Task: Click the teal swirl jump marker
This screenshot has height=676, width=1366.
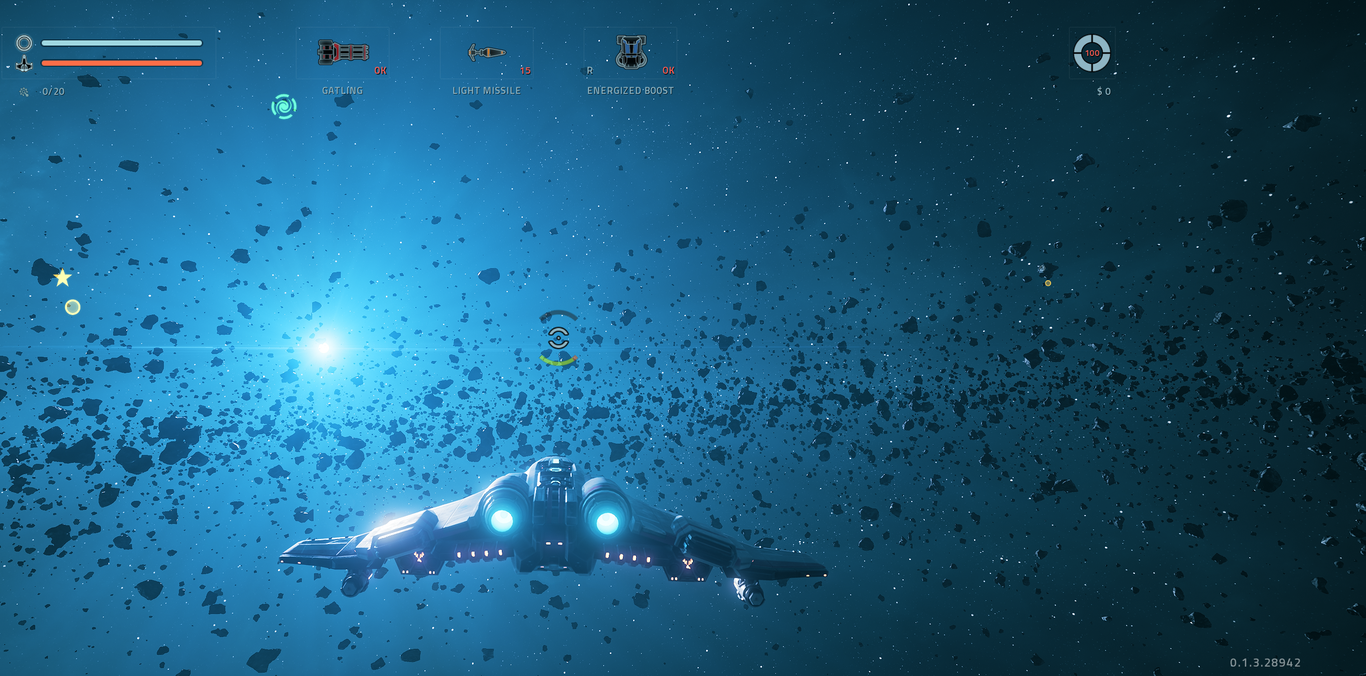Action: coord(284,106)
